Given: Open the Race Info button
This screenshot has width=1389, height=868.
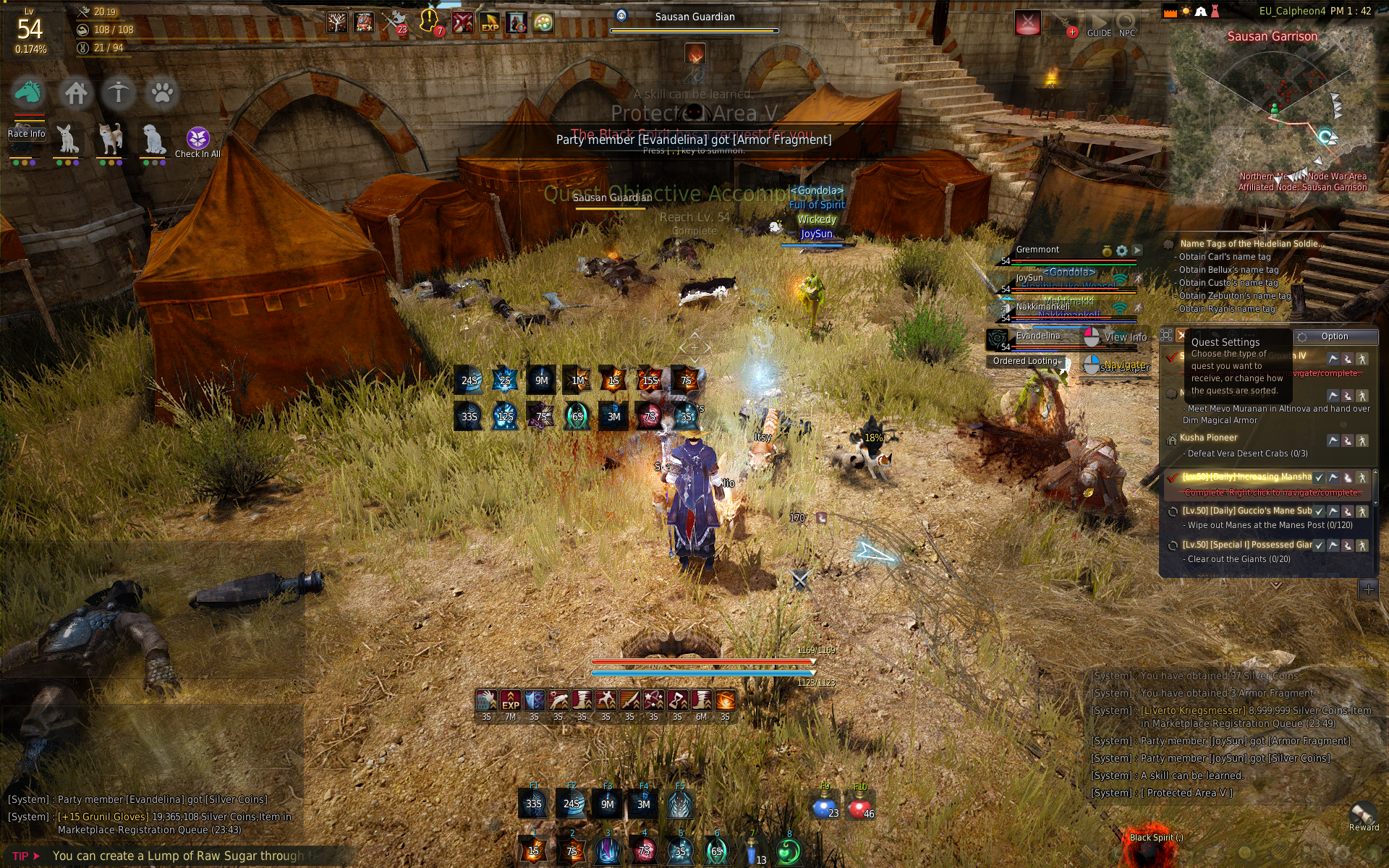Looking at the screenshot, I should pyautogui.click(x=26, y=133).
